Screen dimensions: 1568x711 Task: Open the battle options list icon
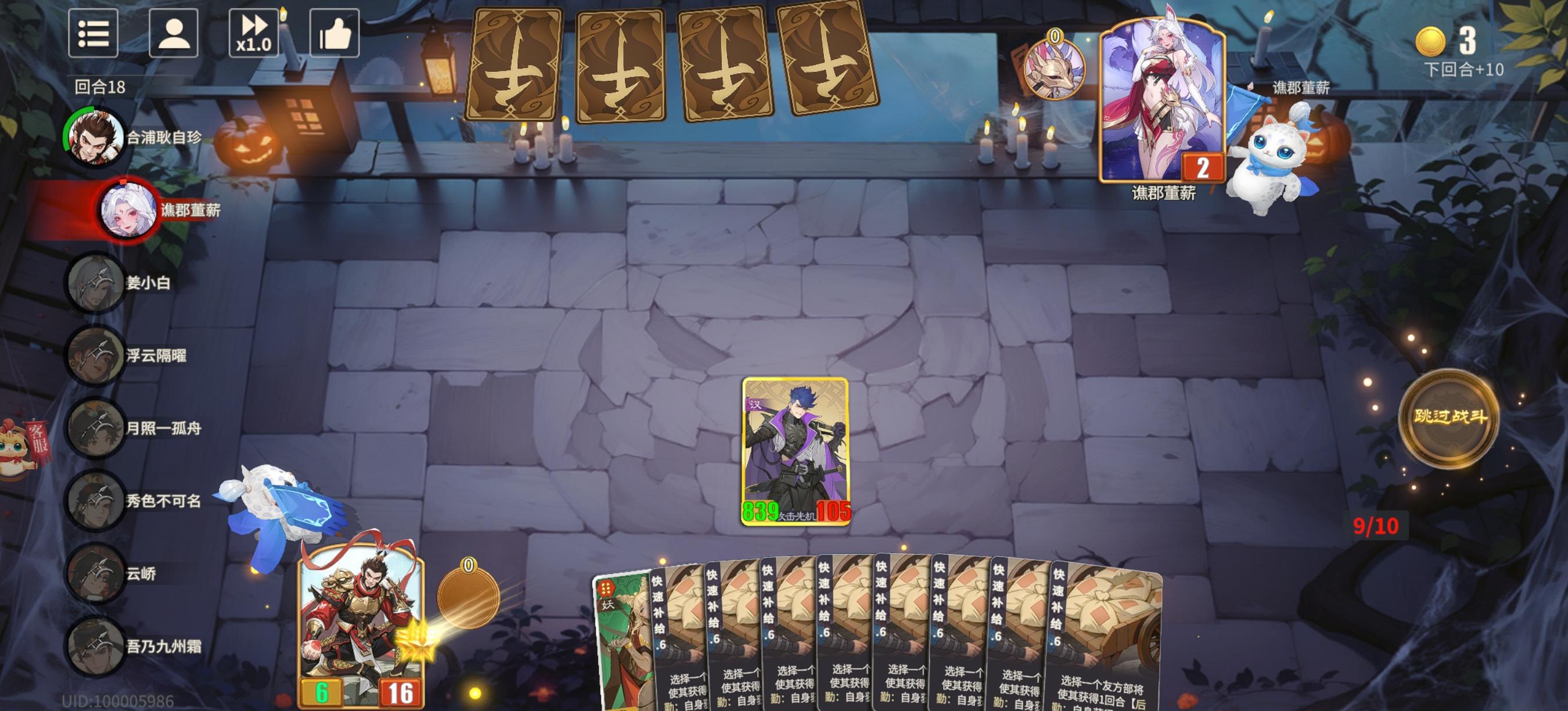[x=94, y=34]
